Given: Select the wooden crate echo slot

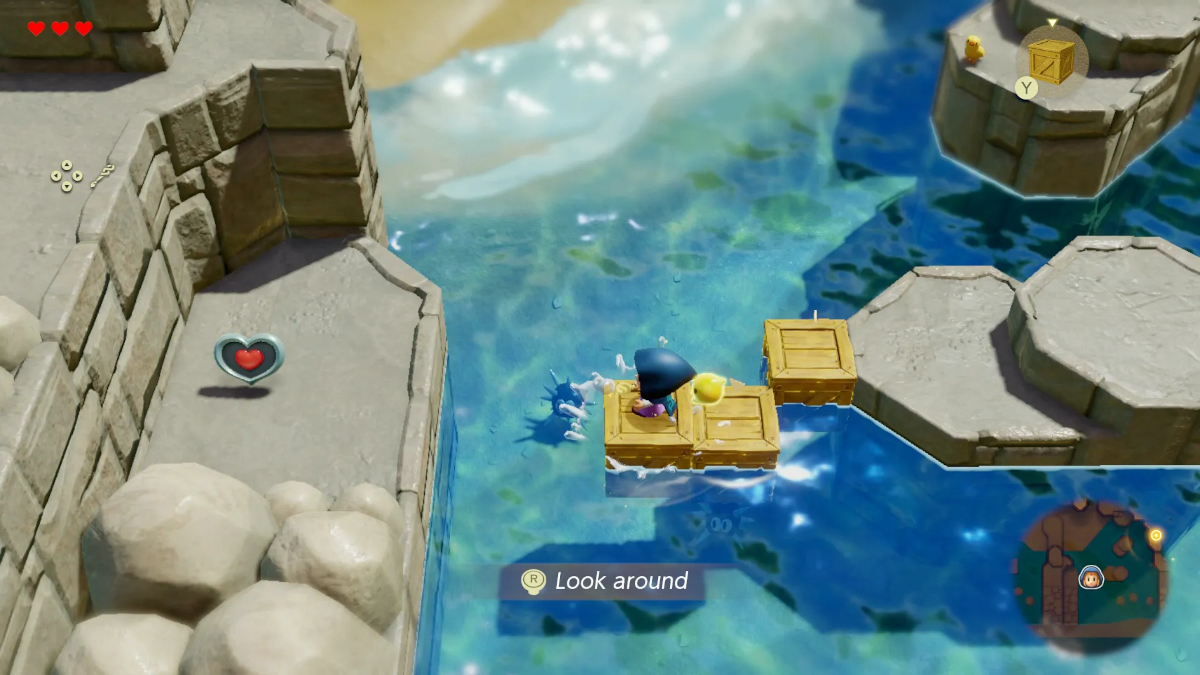Looking at the screenshot, I should [1051, 58].
